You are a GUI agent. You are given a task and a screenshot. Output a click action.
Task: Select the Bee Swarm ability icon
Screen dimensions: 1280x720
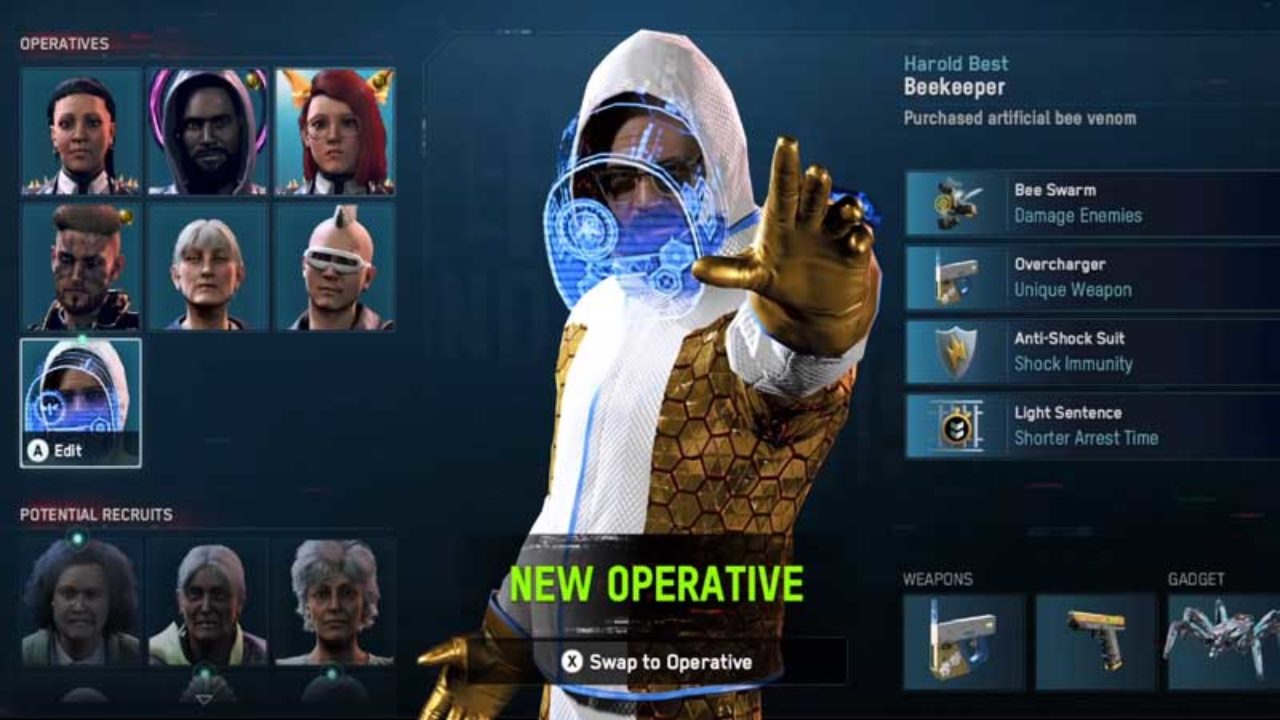(x=955, y=202)
